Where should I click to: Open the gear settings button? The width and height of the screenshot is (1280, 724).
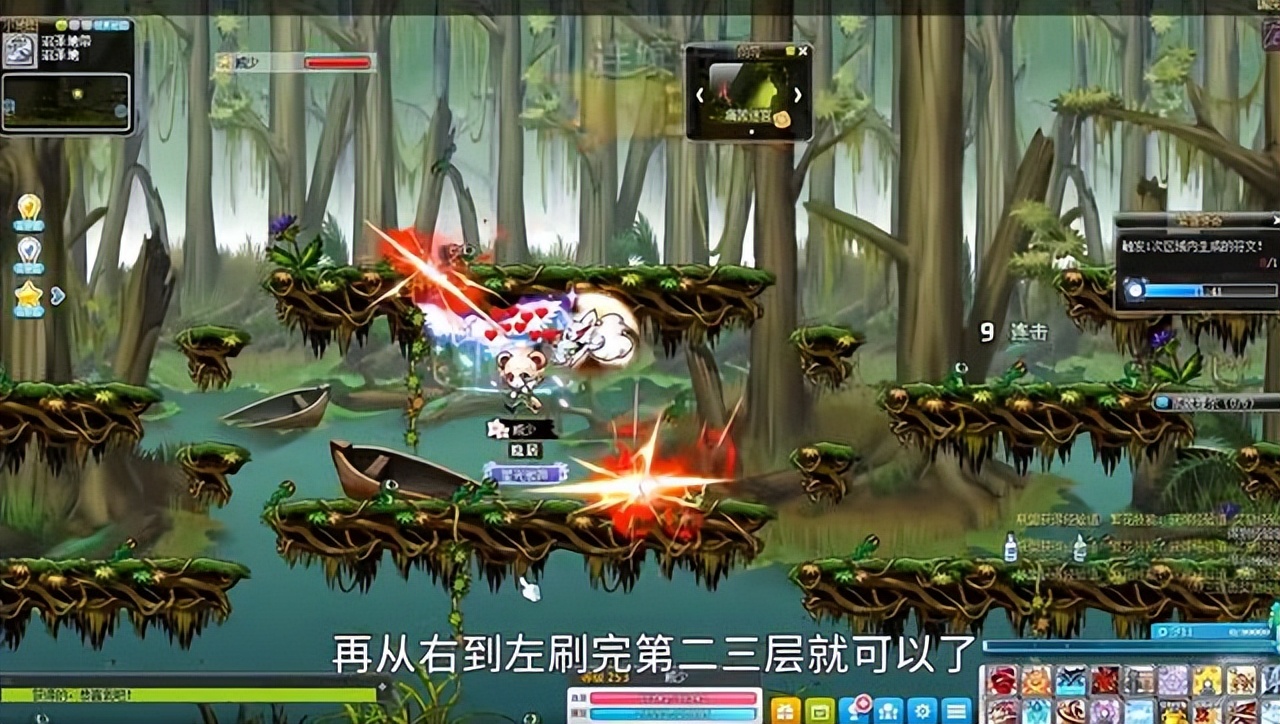coord(922,709)
